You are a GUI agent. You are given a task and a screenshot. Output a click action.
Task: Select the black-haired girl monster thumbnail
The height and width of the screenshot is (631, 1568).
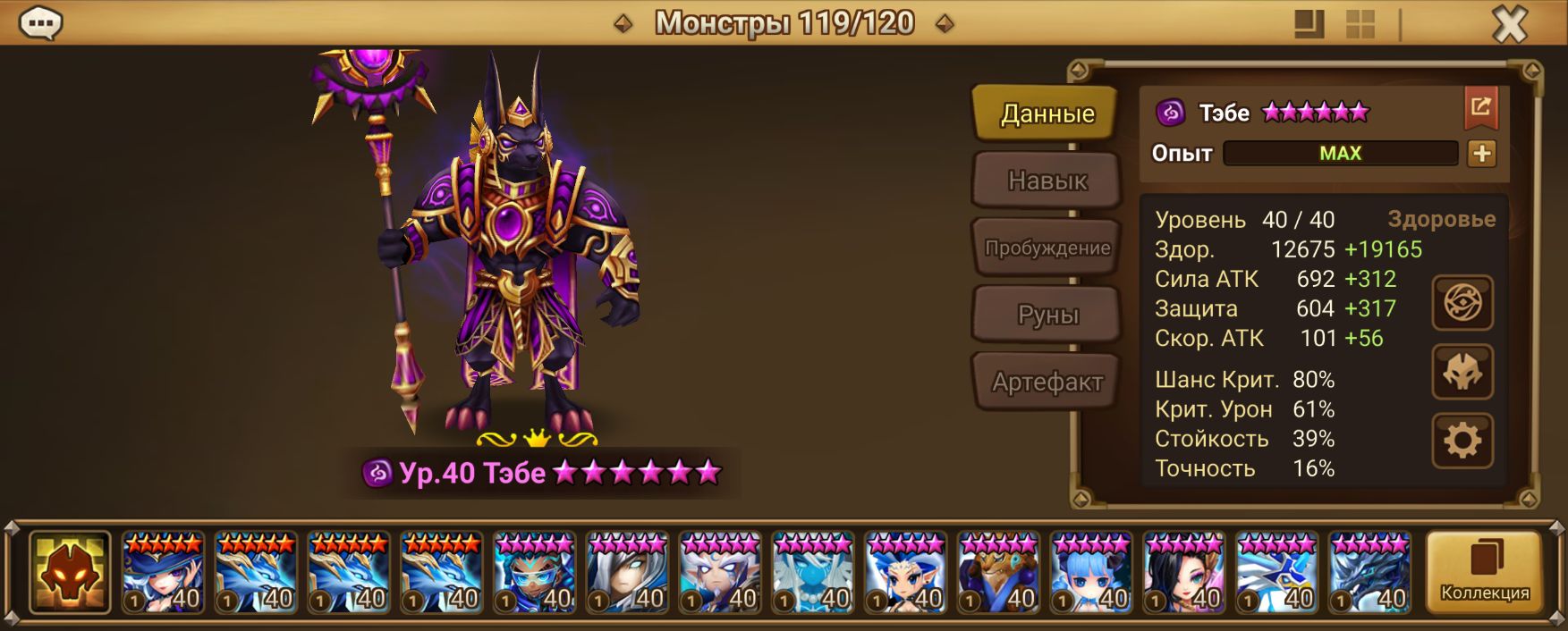1183,572
